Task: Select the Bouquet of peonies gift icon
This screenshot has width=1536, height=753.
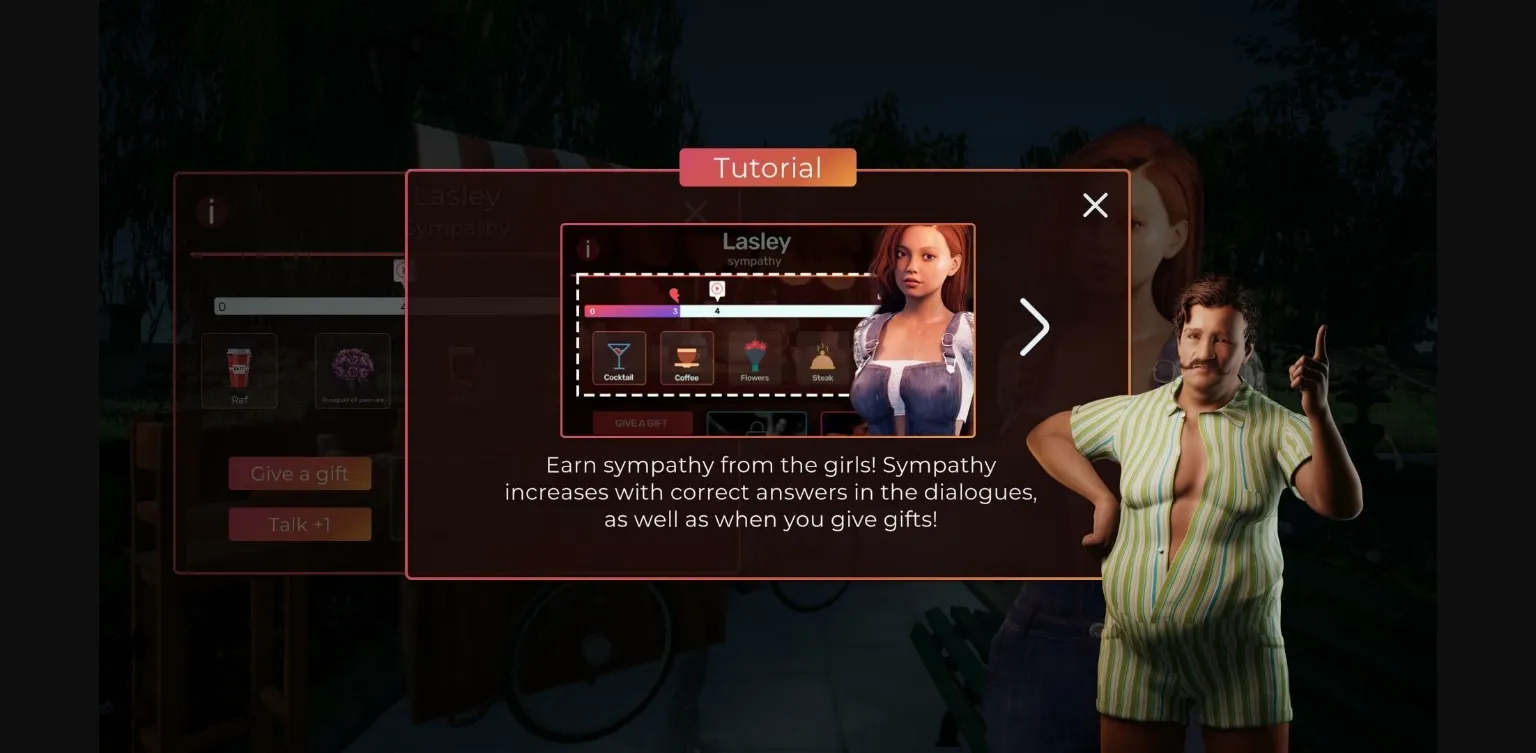Action: (x=353, y=370)
